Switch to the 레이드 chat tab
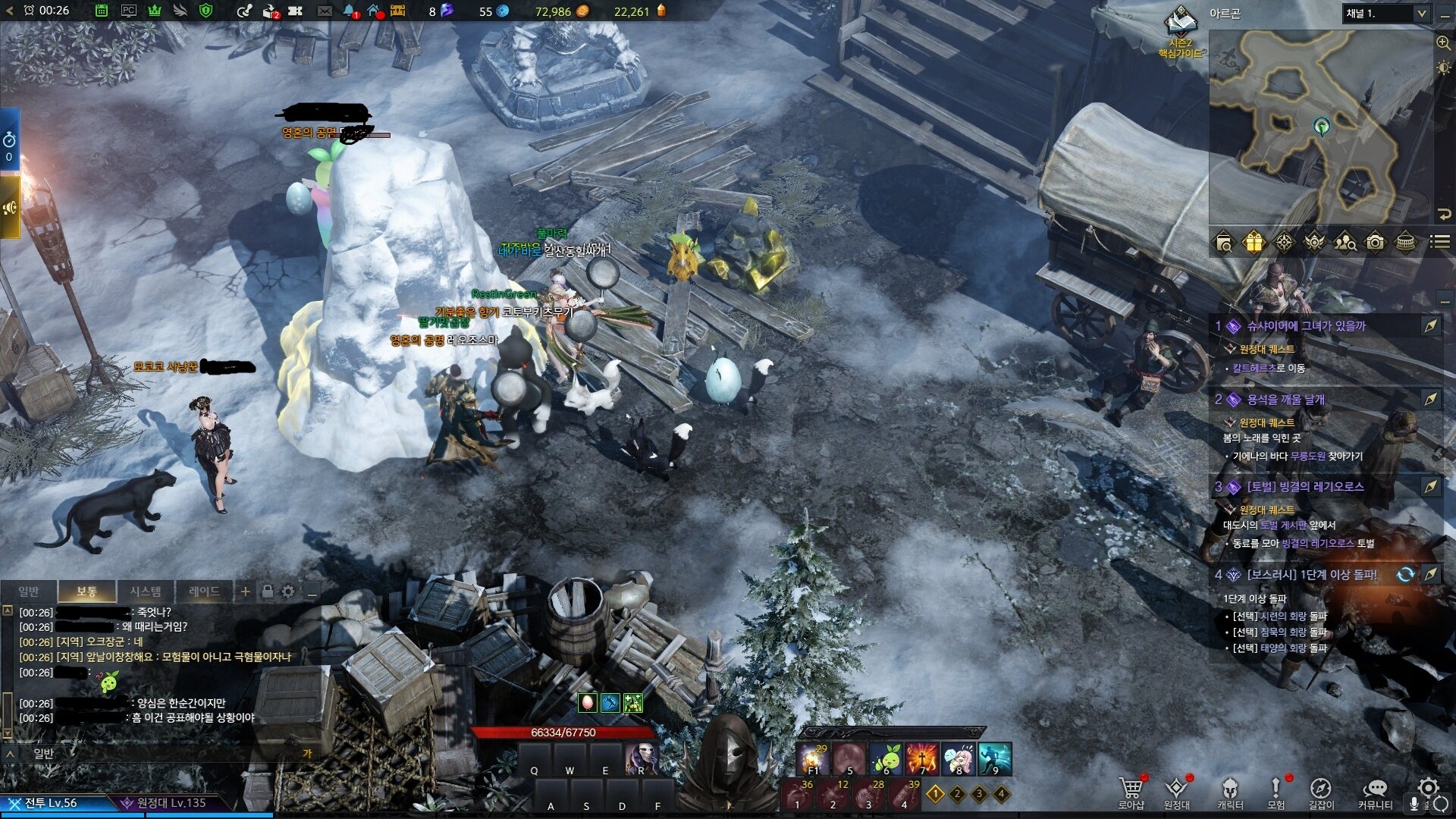This screenshot has width=1456, height=819. click(x=203, y=591)
